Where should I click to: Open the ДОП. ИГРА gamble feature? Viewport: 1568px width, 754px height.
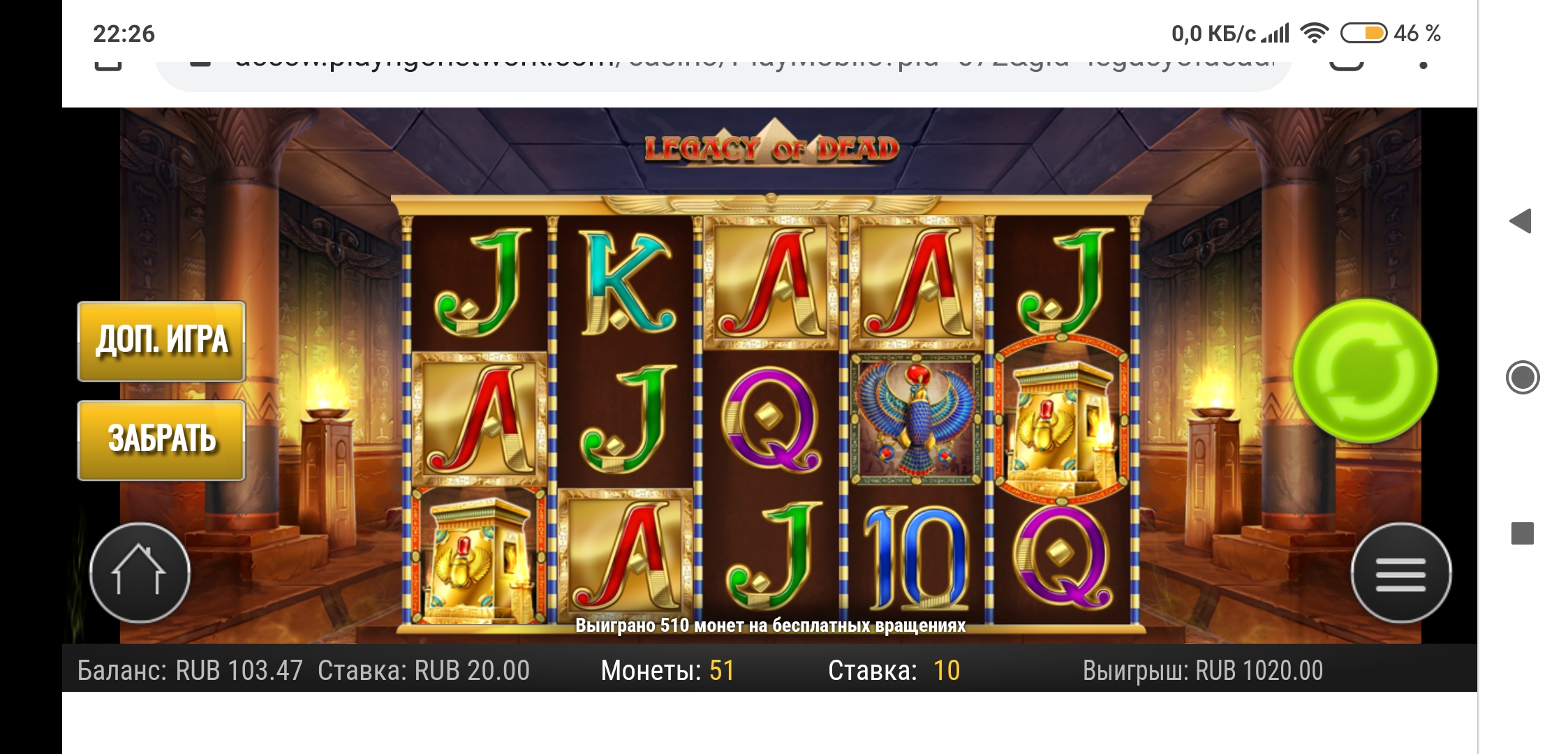click(161, 341)
